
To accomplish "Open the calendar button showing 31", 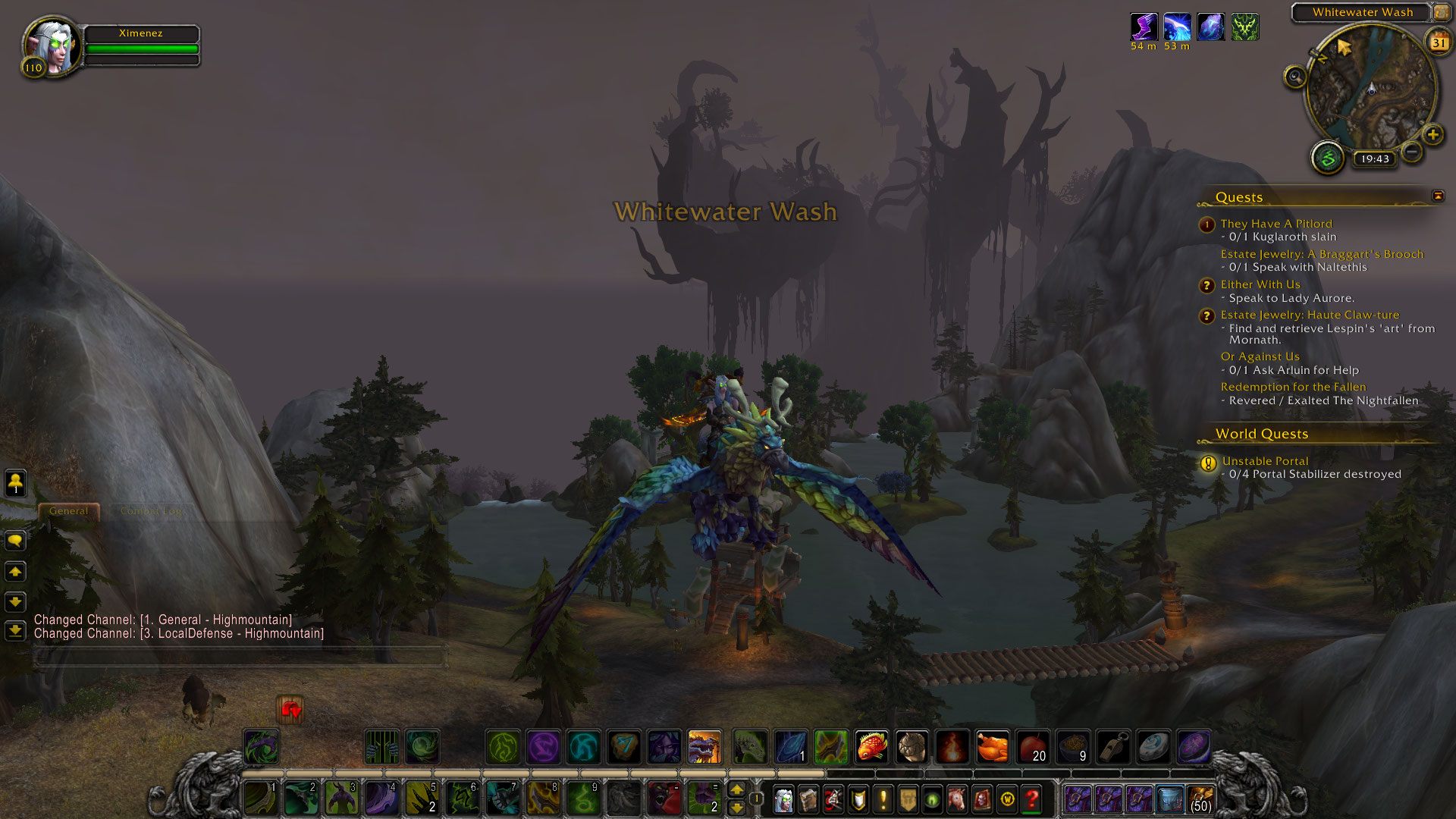I will click(x=1439, y=42).
